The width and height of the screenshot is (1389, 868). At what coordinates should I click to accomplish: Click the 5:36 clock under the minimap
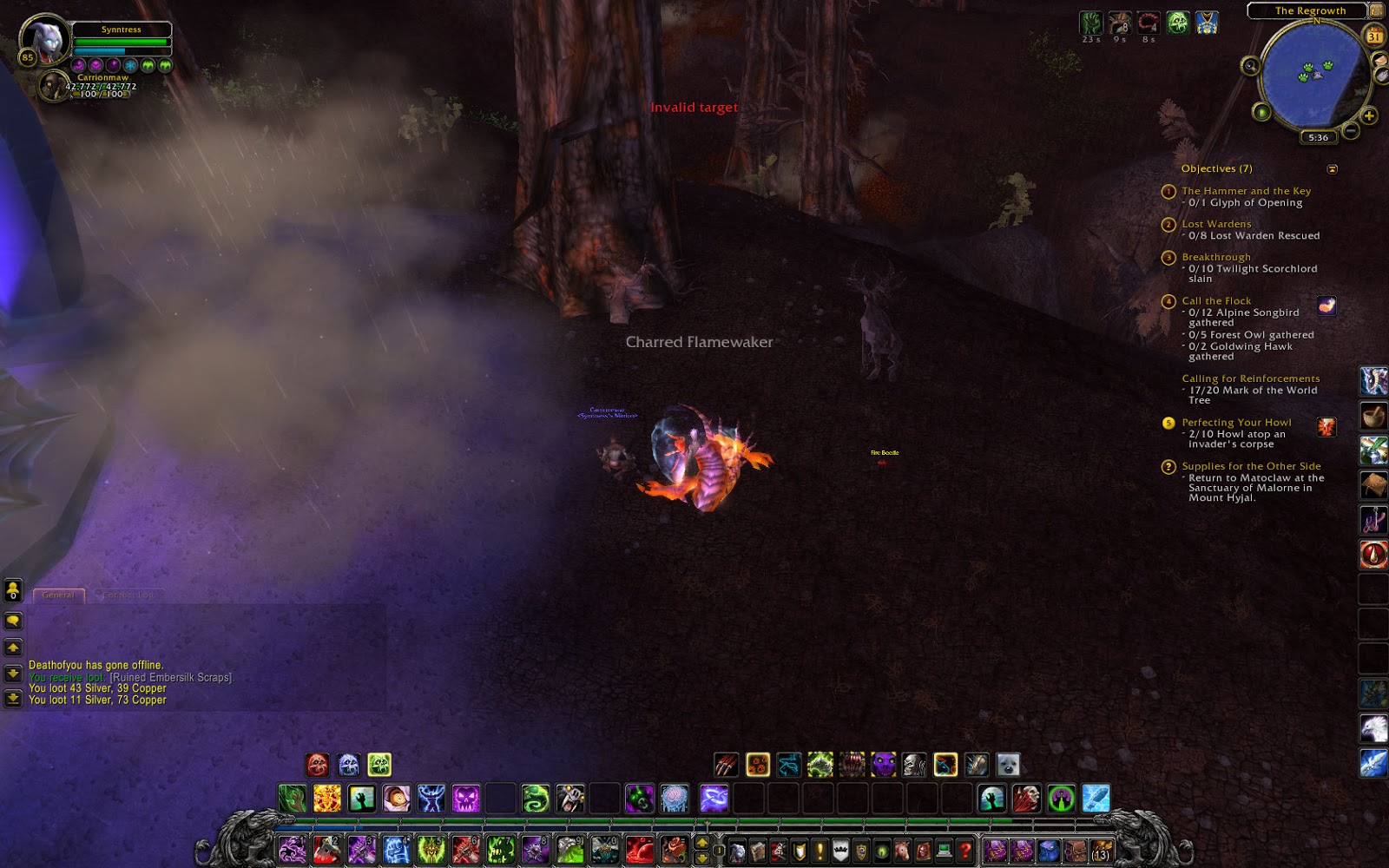click(x=1318, y=136)
